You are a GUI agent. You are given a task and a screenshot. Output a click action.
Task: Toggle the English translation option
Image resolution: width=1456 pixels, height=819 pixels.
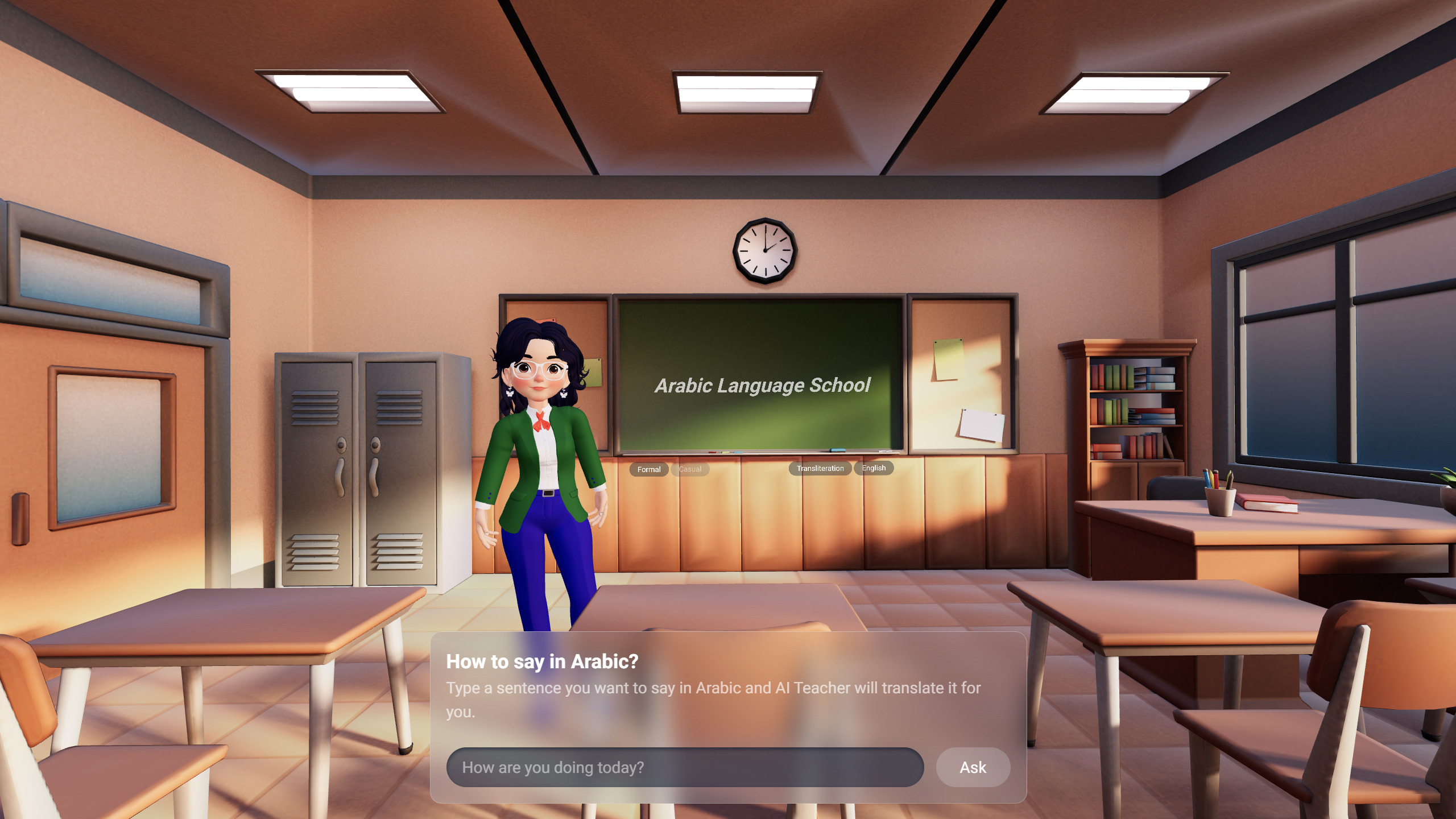tap(874, 468)
